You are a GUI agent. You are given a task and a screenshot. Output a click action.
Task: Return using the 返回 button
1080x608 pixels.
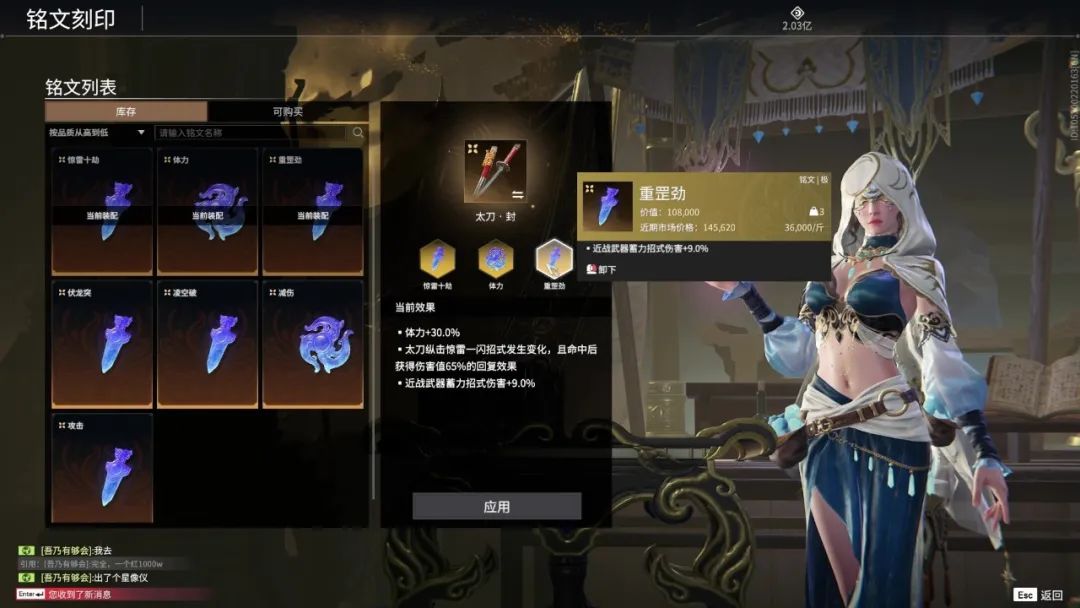pos(1038,594)
